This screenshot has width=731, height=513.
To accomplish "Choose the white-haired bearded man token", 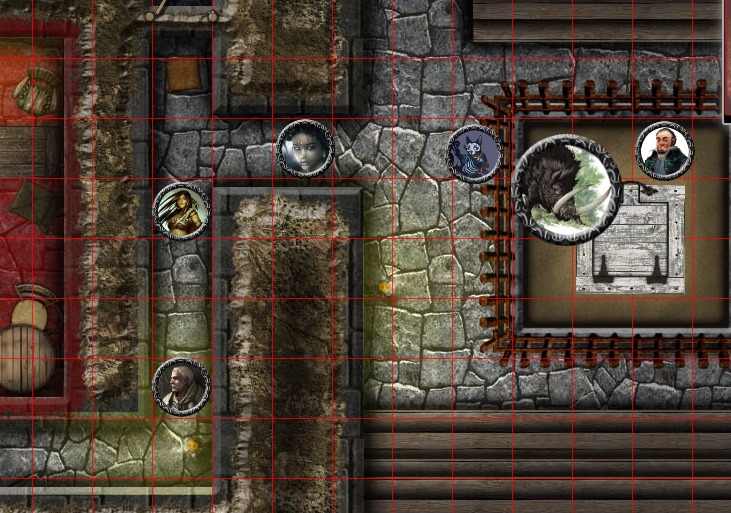I will coord(181,387).
